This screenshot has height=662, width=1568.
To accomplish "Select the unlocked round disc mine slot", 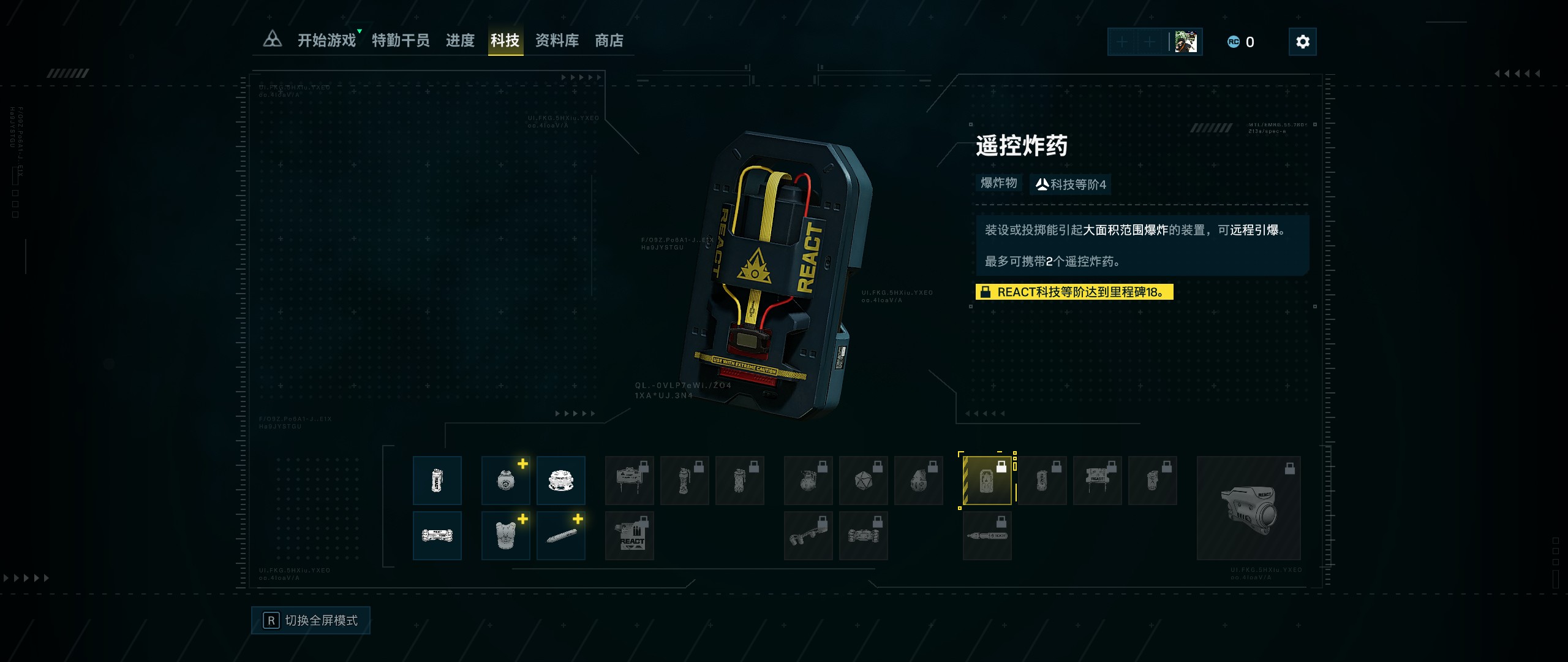I will tap(561, 481).
